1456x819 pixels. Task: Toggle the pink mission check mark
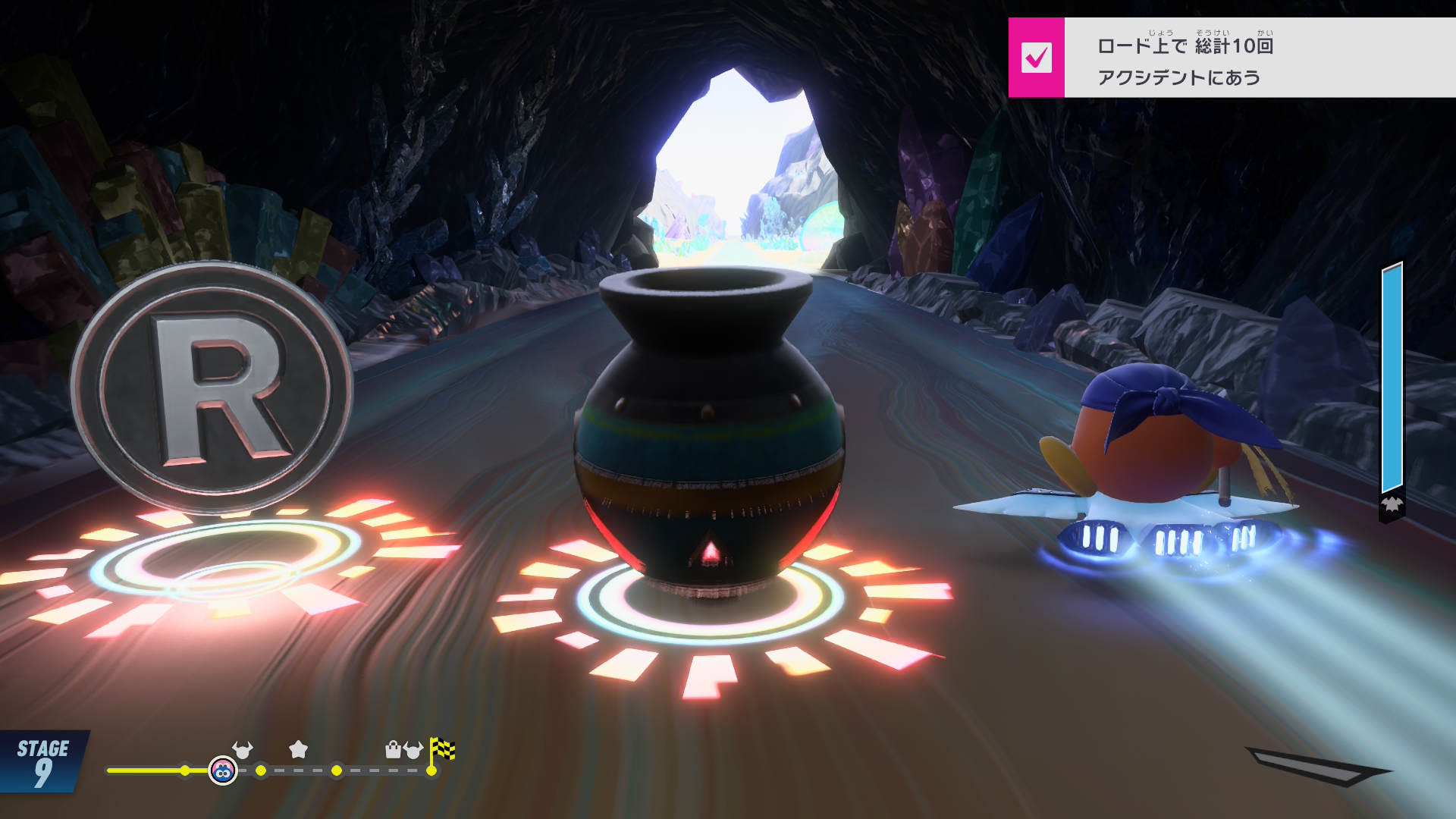[1036, 58]
